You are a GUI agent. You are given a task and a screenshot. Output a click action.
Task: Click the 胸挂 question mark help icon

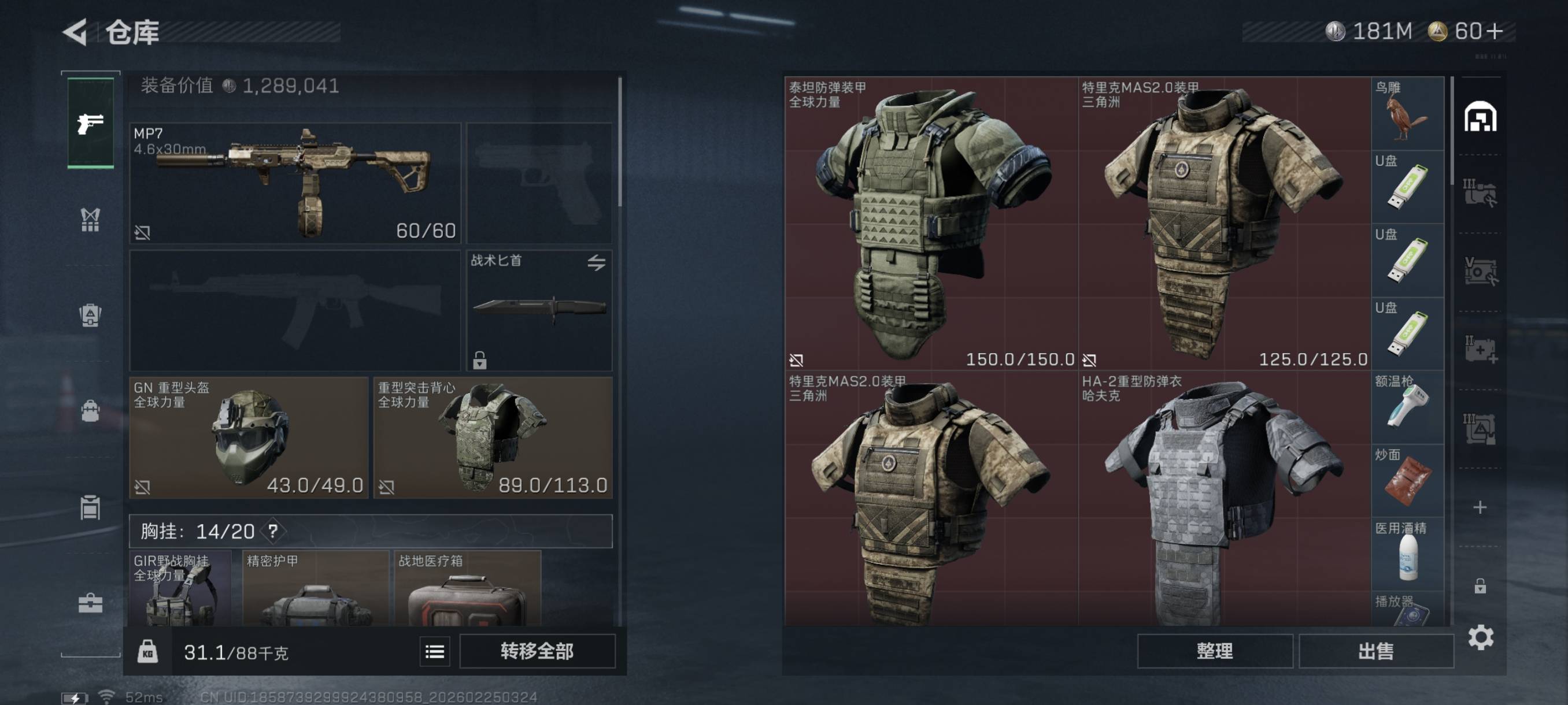[x=273, y=531]
